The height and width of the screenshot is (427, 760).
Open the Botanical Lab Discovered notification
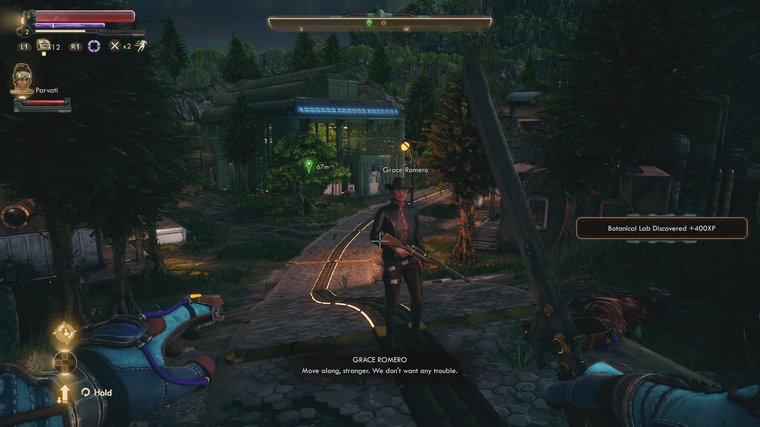[661, 228]
